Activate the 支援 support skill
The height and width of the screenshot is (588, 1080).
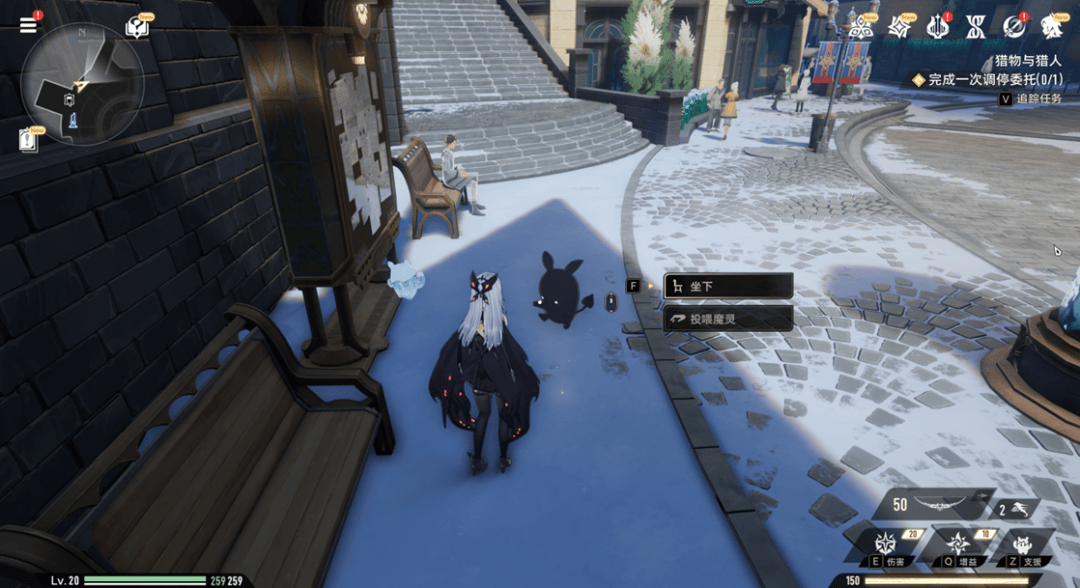[x=1023, y=545]
